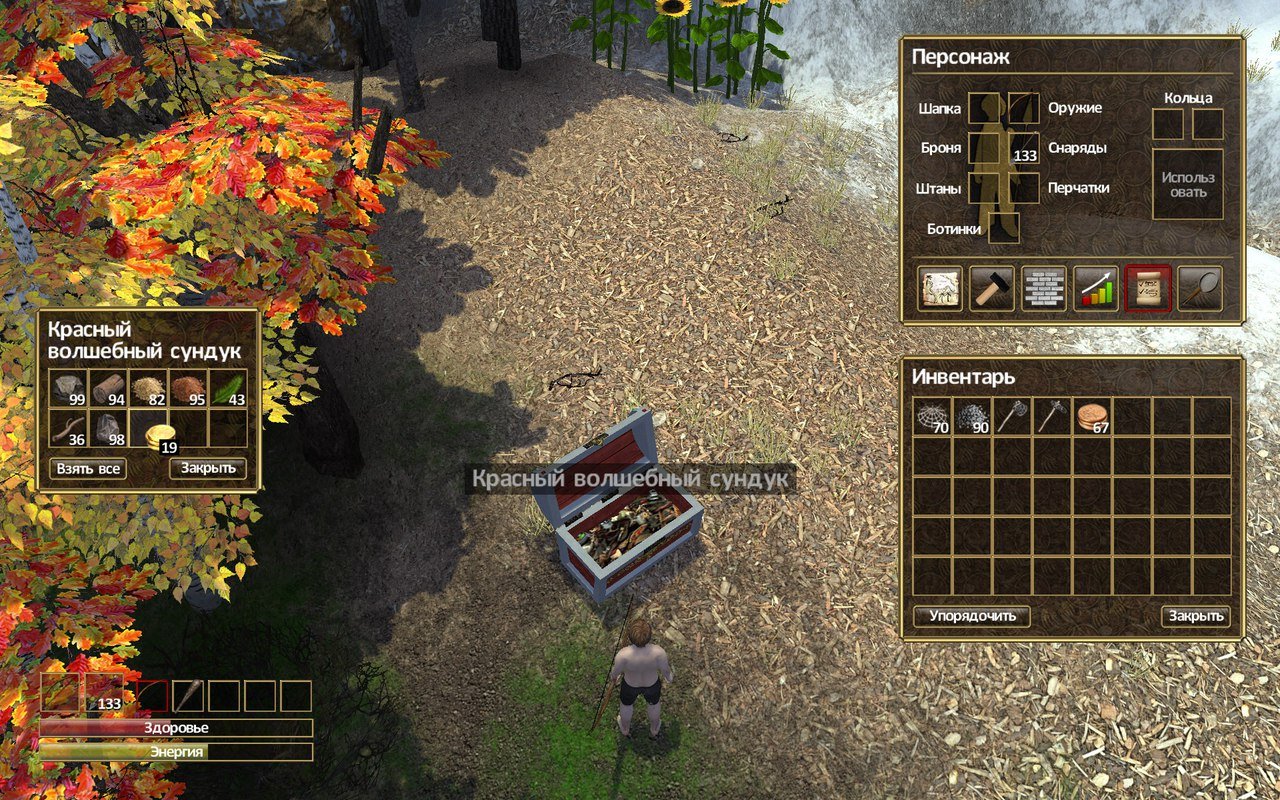Choose the red clay pile stack of 95
1280x800 pixels.
(188, 388)
